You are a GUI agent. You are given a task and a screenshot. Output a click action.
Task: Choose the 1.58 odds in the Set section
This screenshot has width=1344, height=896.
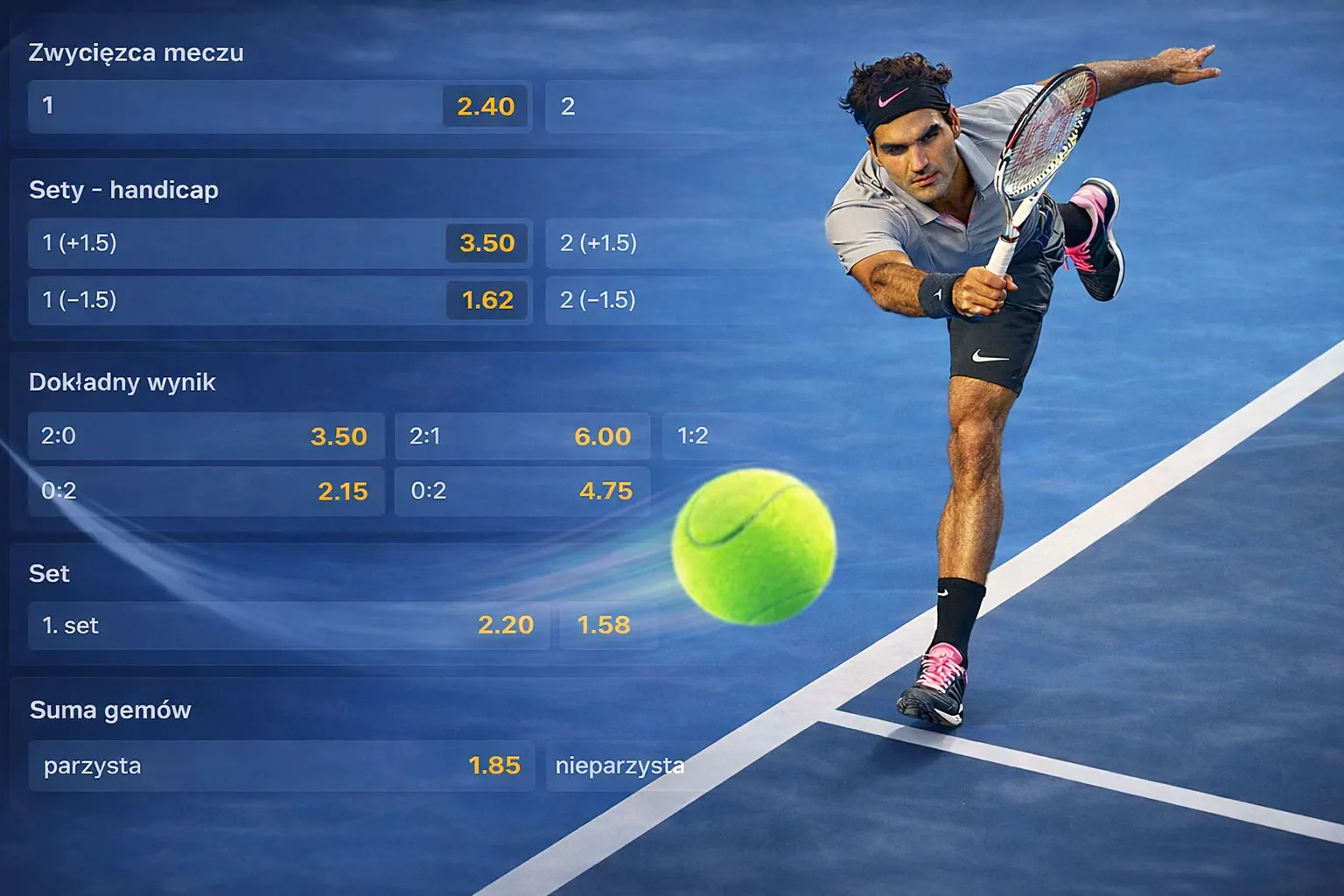coord(605,626)
